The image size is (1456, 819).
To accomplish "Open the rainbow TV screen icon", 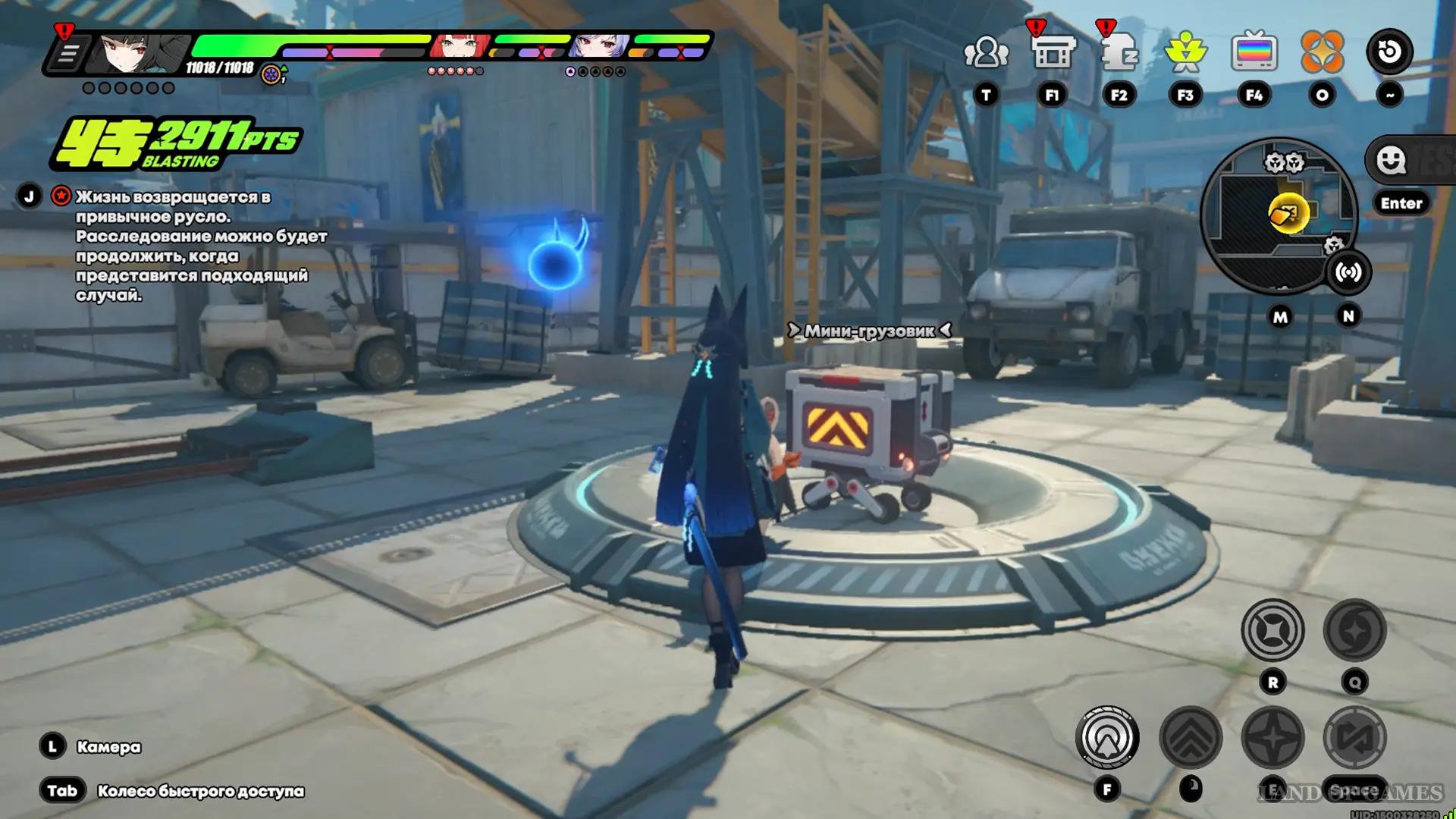I will pyautogui.click(x=1254, y=52).
